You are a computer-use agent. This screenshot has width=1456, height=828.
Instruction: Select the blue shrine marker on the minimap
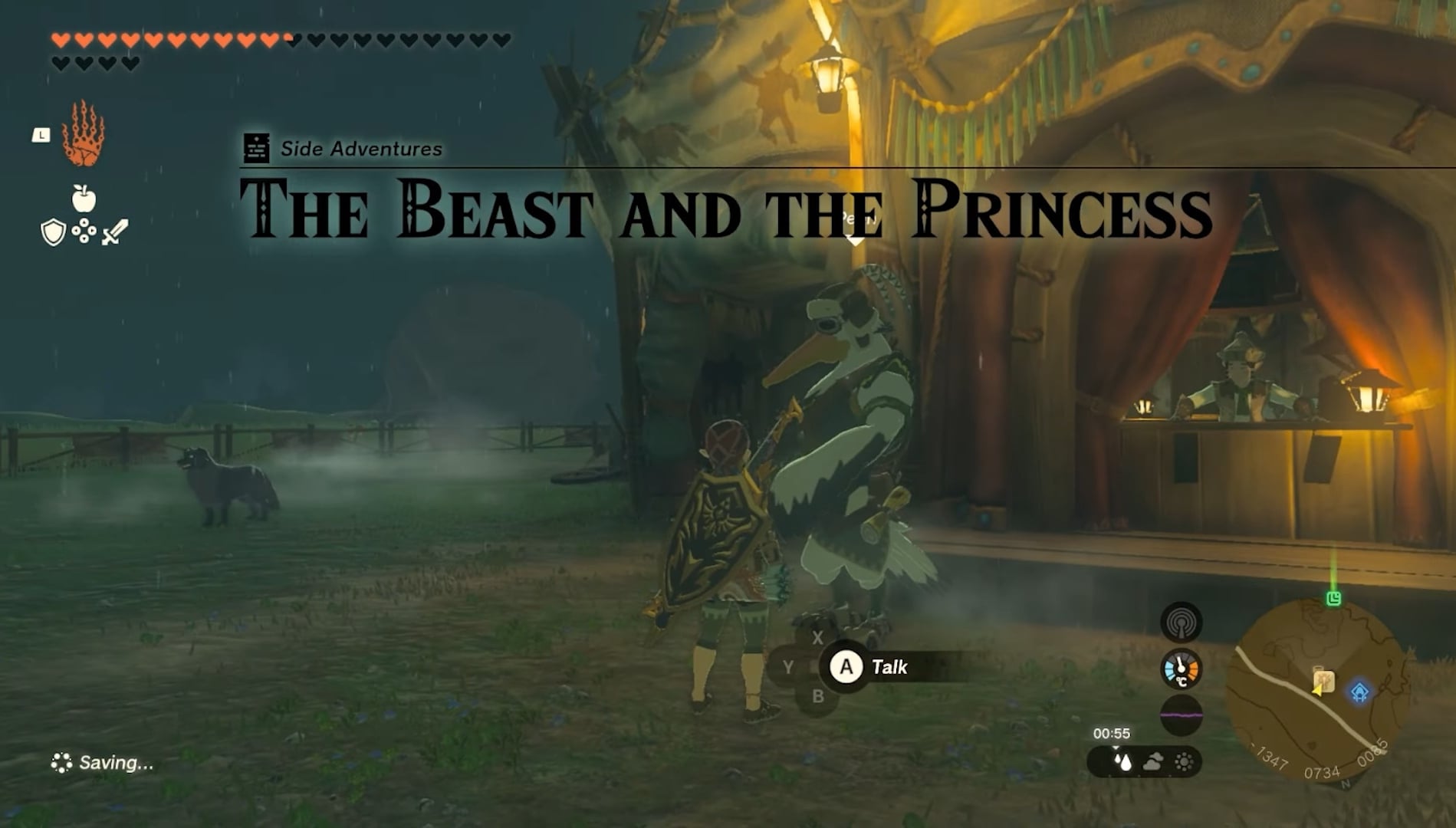(x=1360, y=692)
